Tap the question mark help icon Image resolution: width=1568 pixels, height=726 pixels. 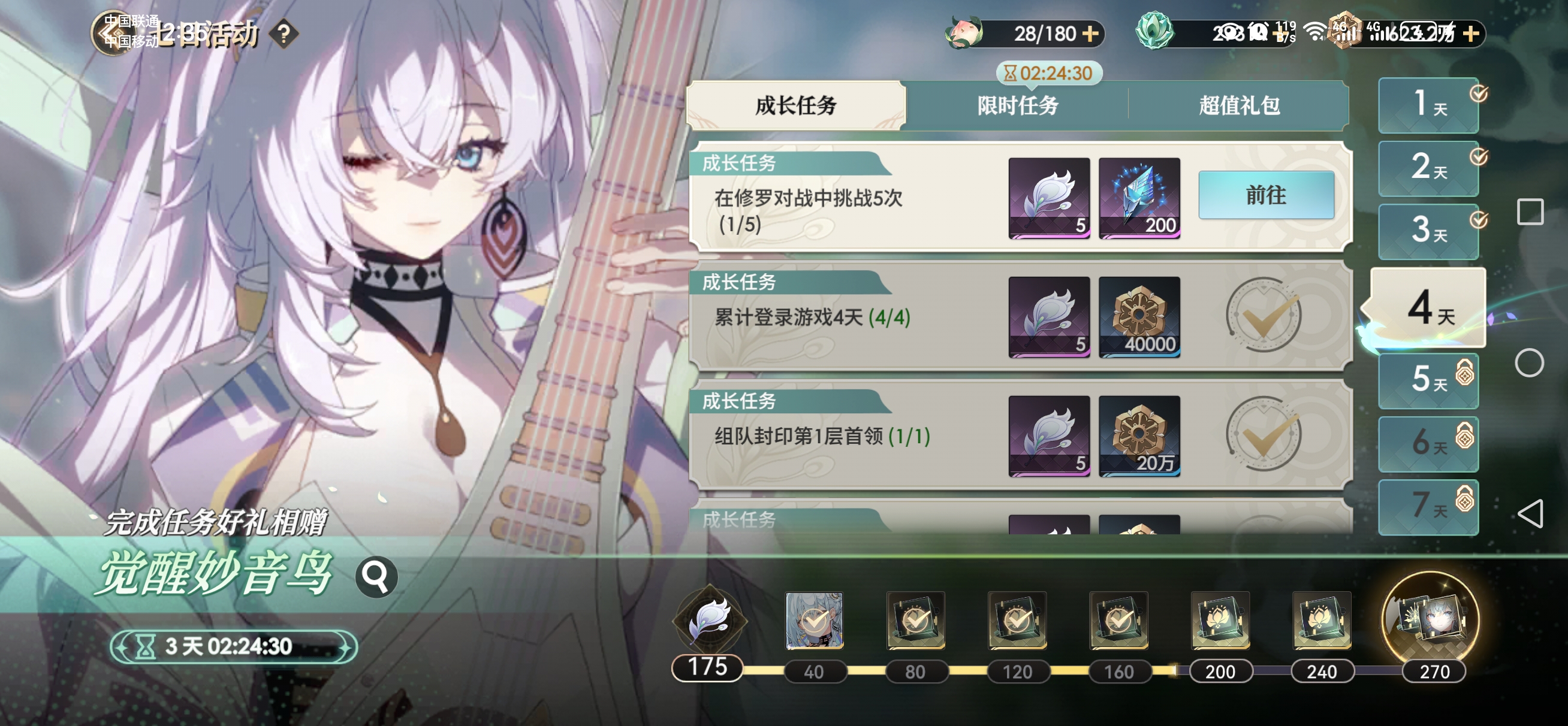pyautogui.click(x=284, y=34)
